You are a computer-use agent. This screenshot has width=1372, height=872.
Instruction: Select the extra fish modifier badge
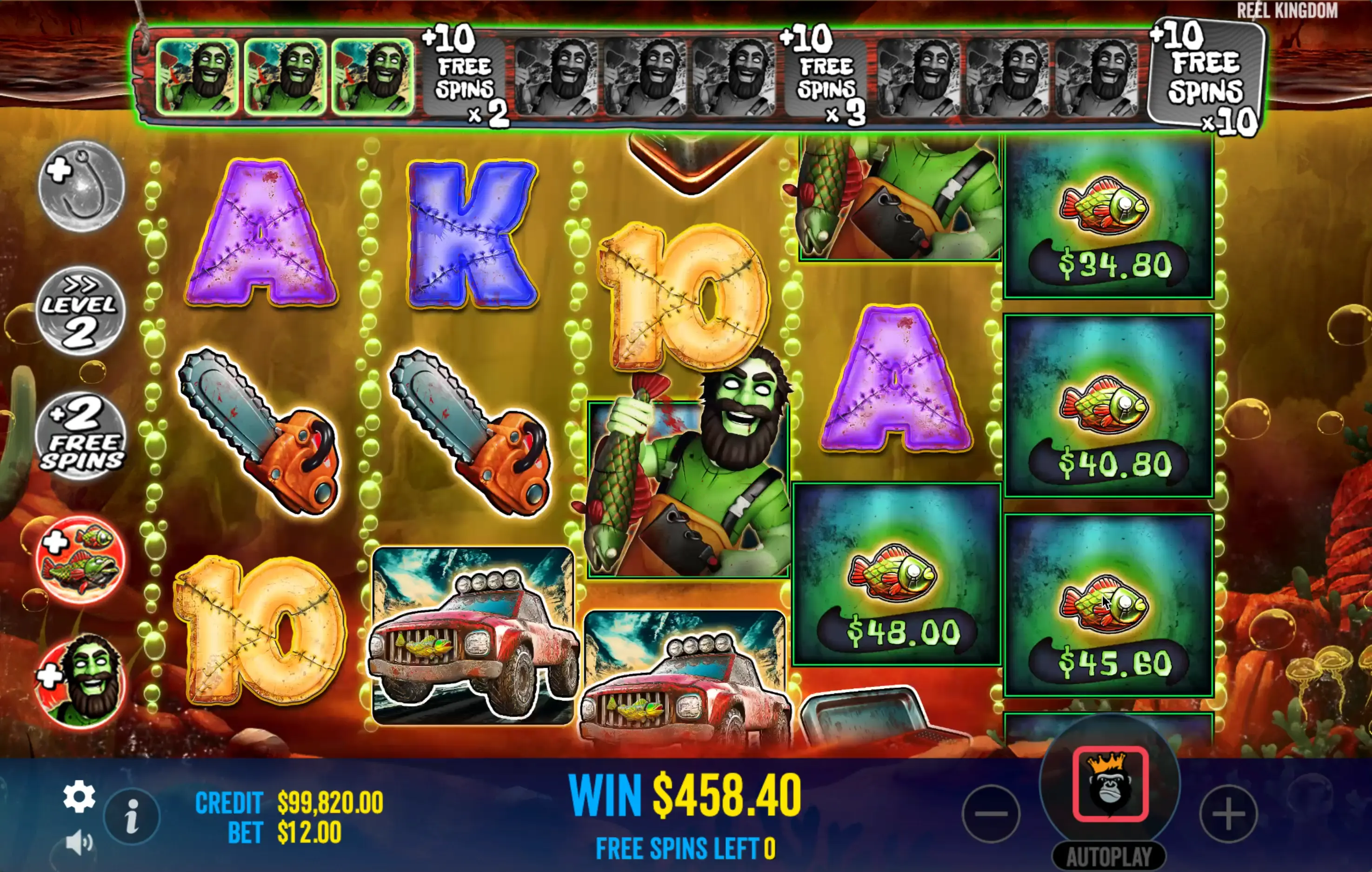click(80, 558)
